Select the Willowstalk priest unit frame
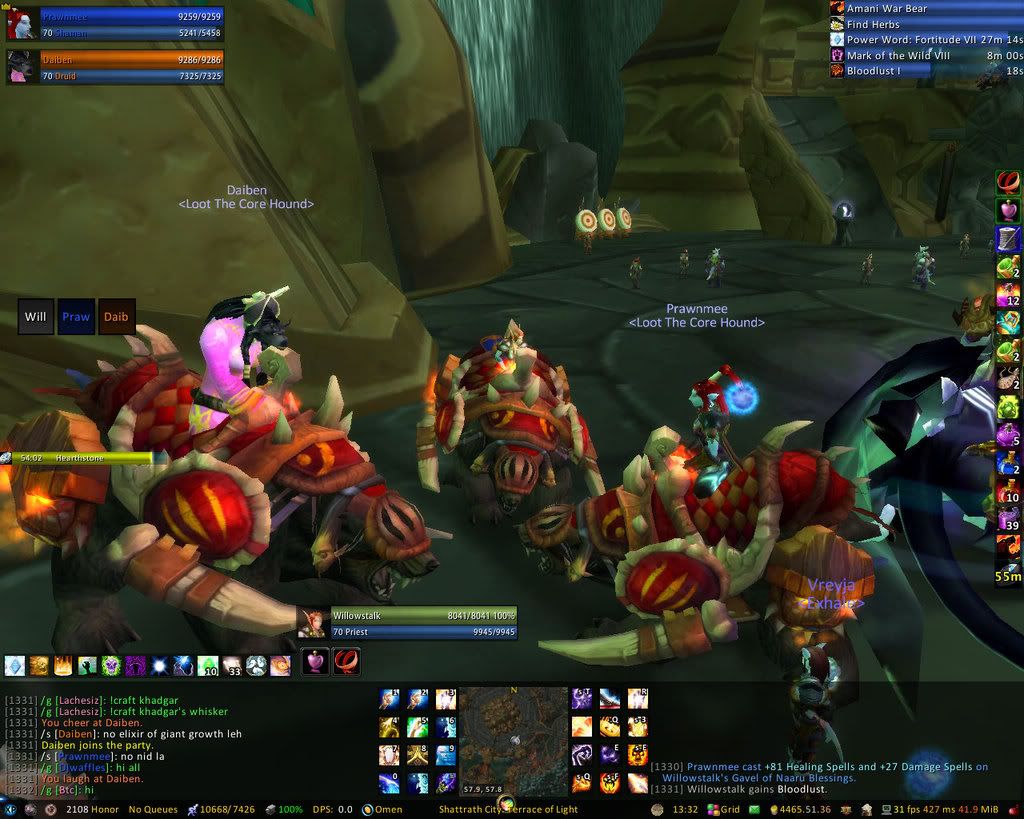The height and width of the screenshot is (819, 1024). coord(420,624)
